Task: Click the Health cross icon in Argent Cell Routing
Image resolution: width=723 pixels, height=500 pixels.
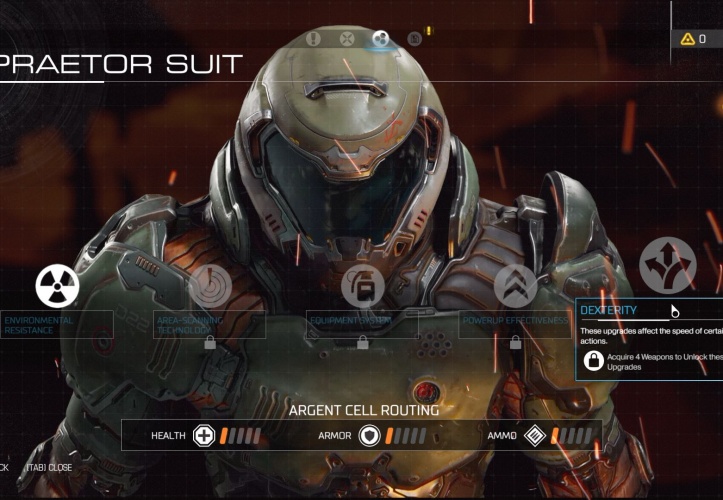Action: tap(204, 435)
